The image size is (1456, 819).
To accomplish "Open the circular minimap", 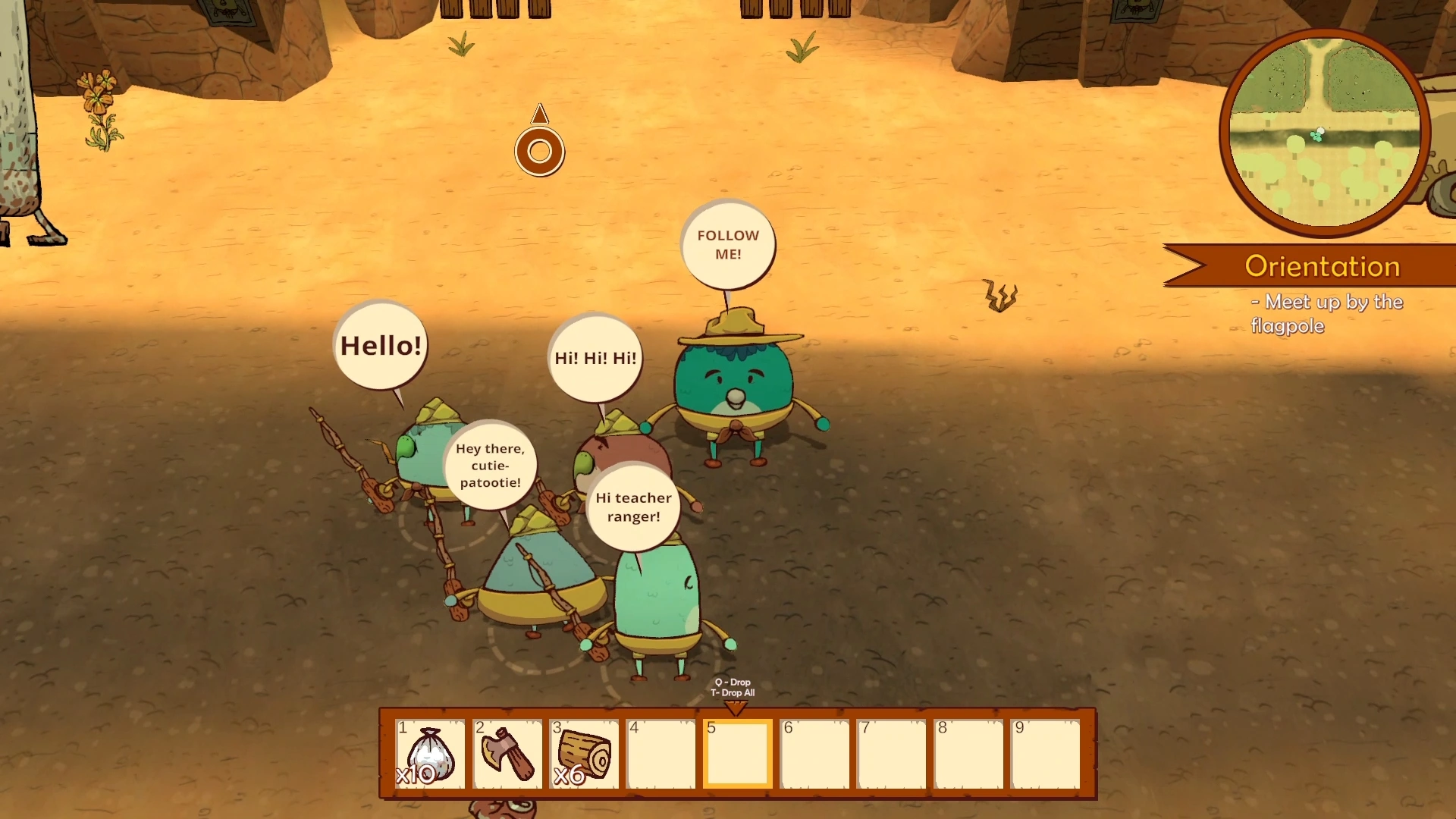I will coord(1324,133).
